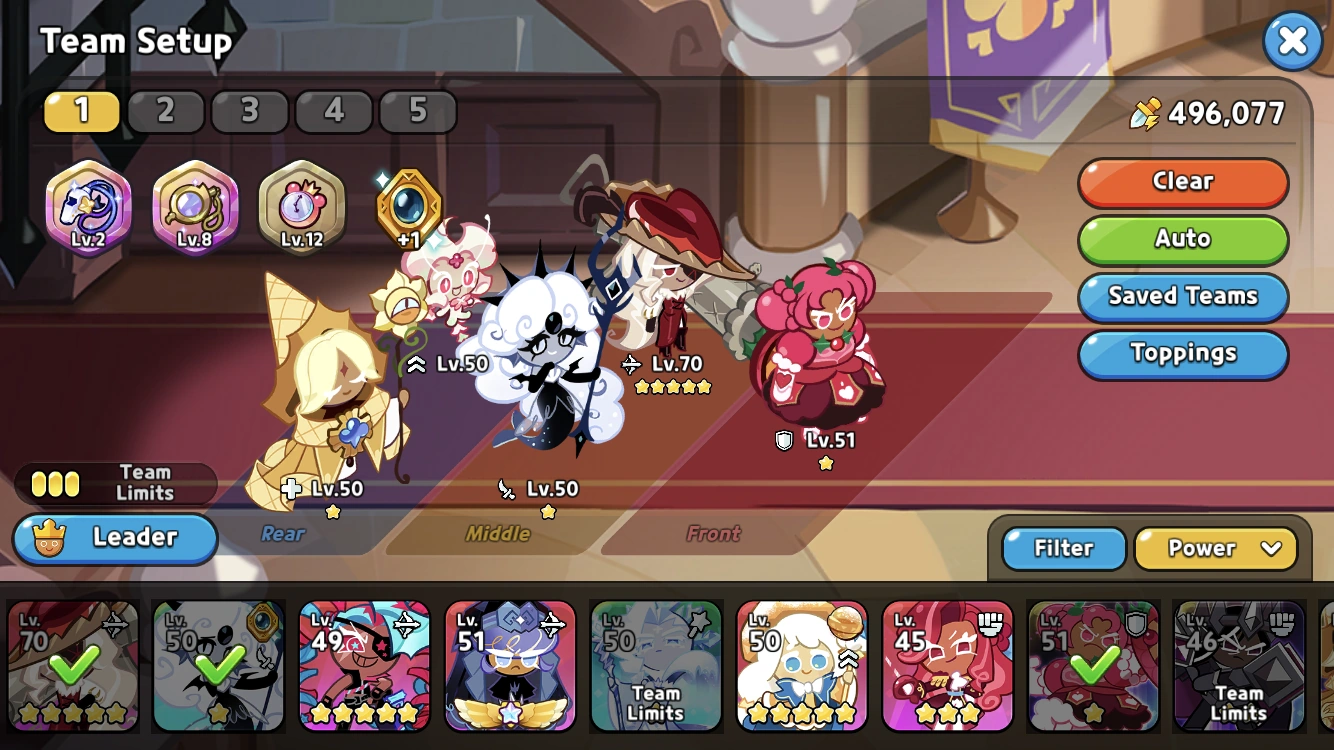Switch to team tab 3
The image size is (1334, 750).
tap(250, 111)
